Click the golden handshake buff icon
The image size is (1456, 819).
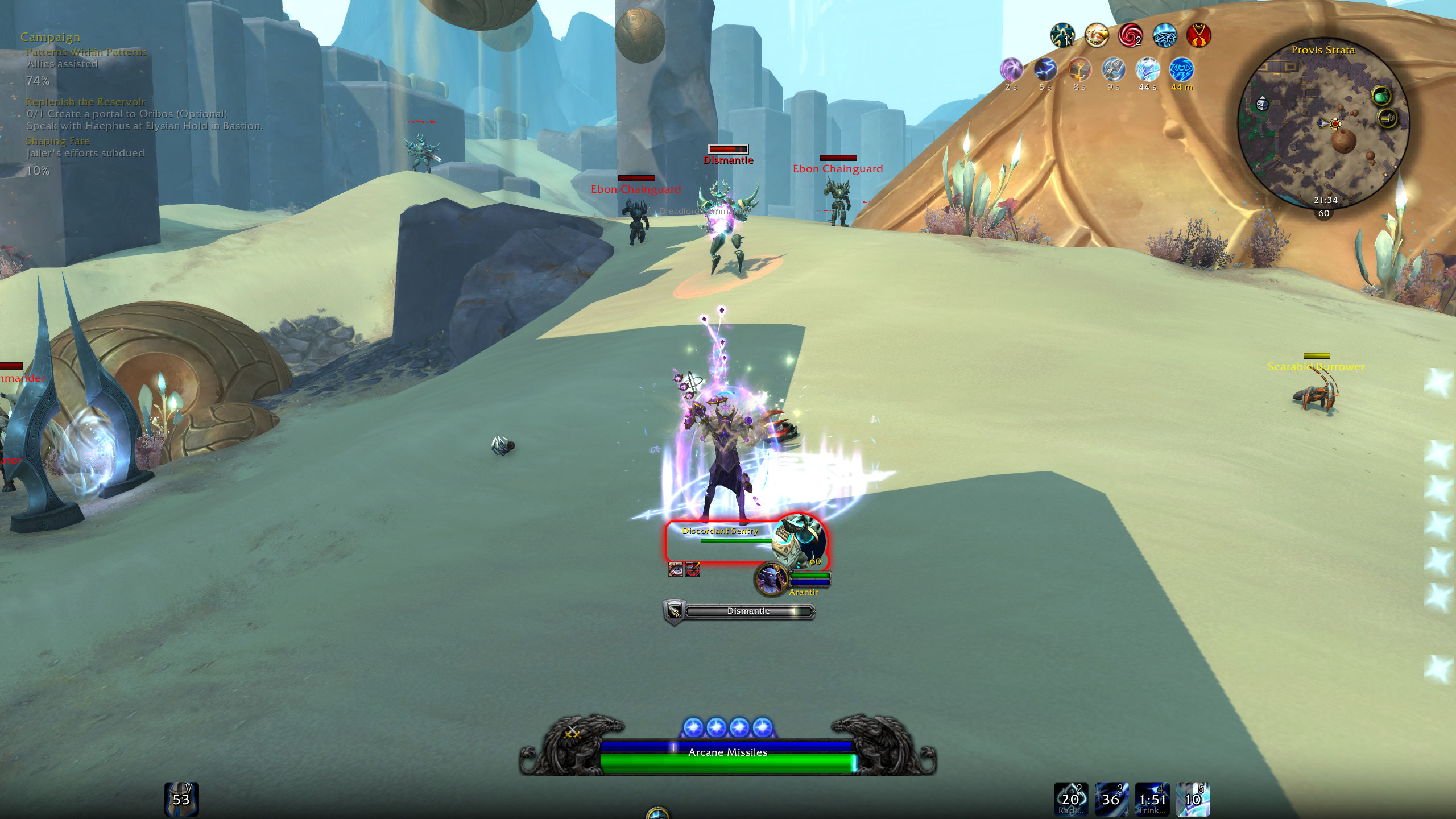(x=1096, y=36)
